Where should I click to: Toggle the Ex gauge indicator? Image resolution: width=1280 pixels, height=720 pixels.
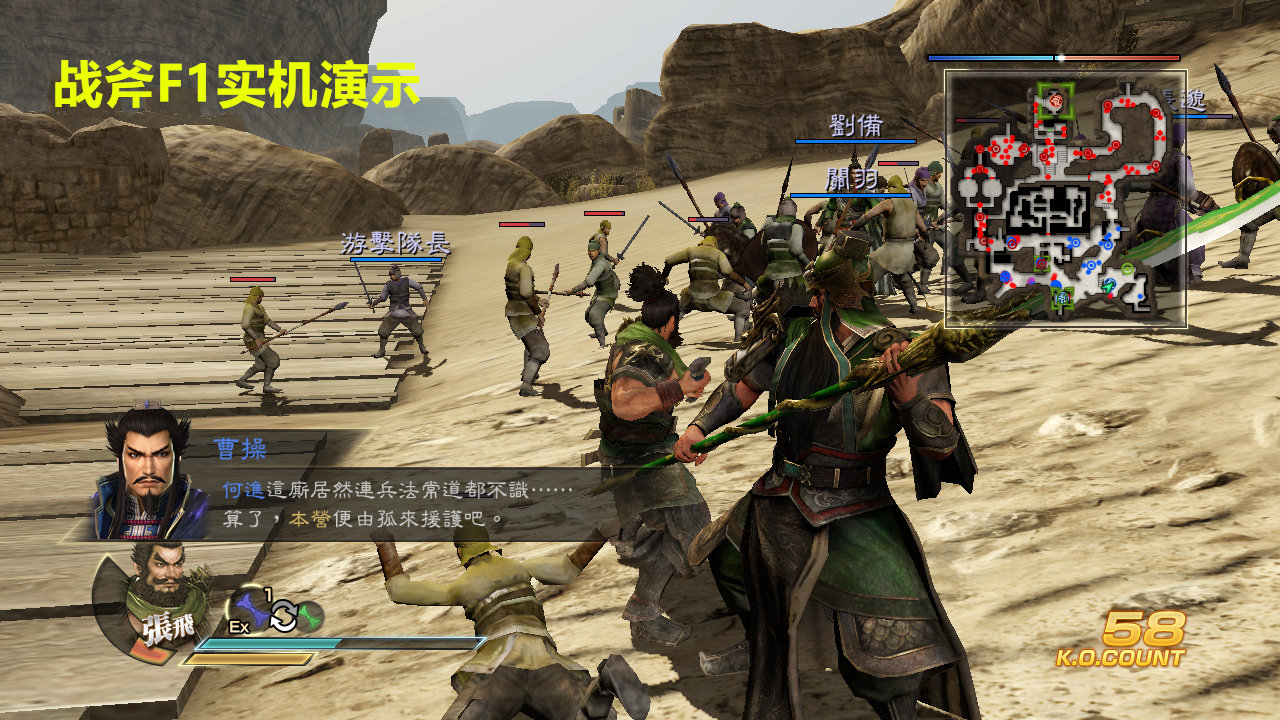[240, 626]
